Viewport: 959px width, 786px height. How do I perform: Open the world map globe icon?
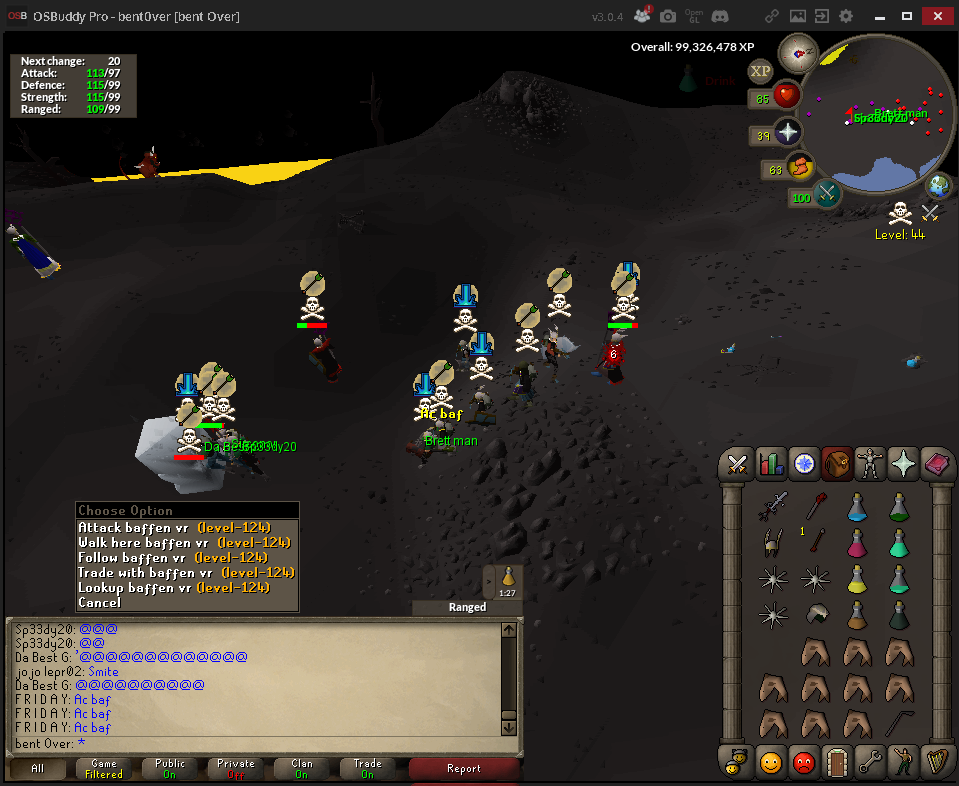point(938,186)
